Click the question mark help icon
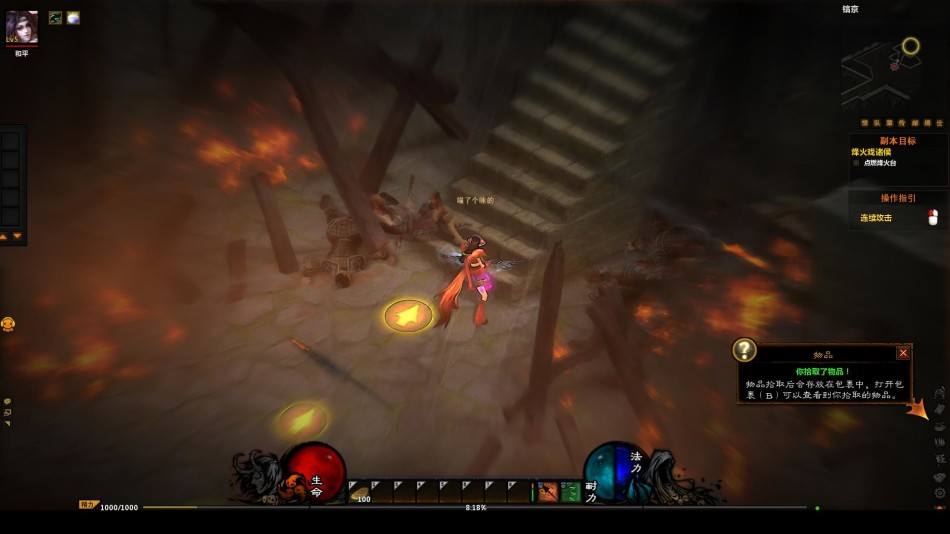The width and height of the screenshot is (950, 534). 745,350
